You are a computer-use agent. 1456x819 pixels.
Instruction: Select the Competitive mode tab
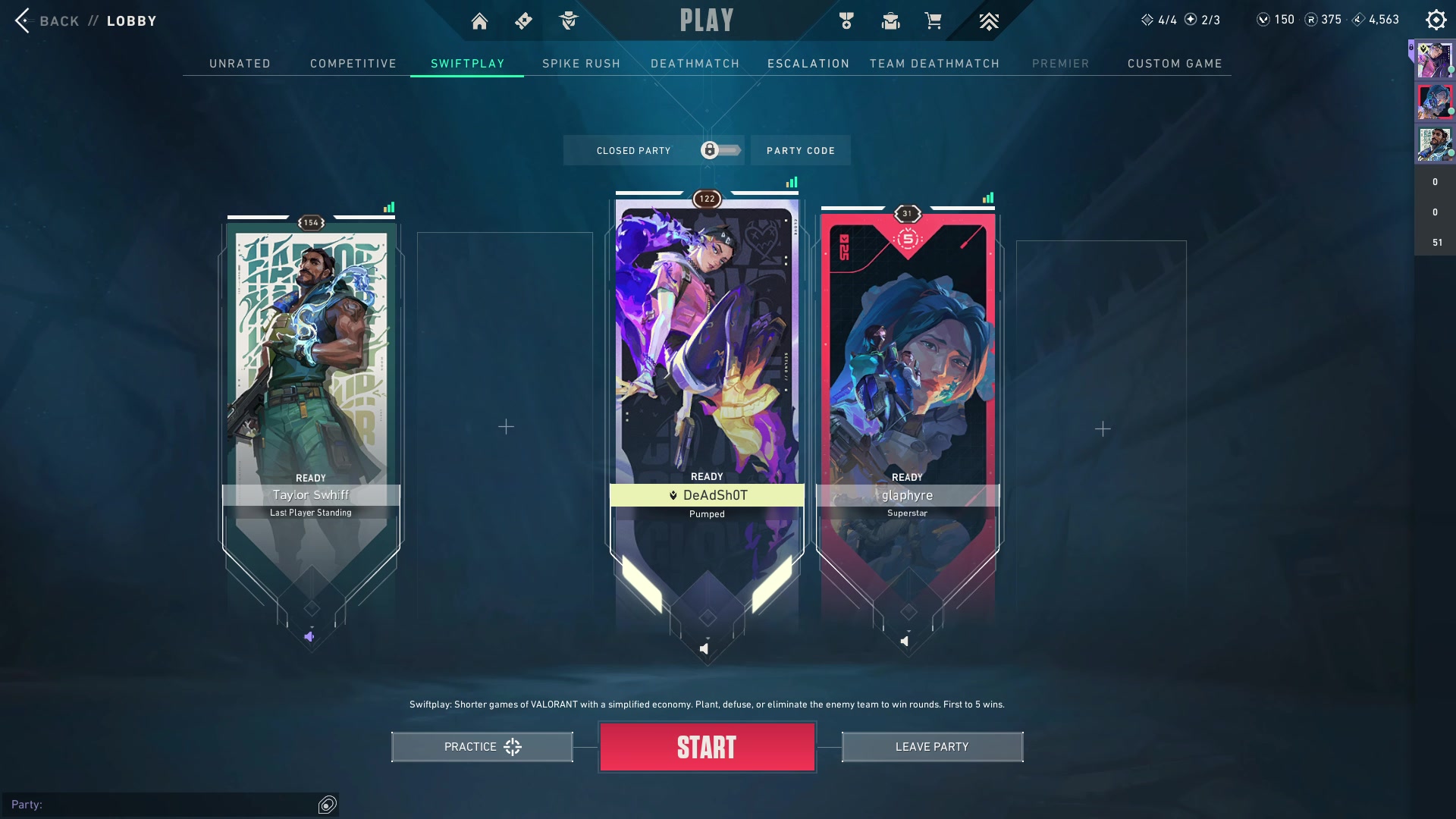353,64
